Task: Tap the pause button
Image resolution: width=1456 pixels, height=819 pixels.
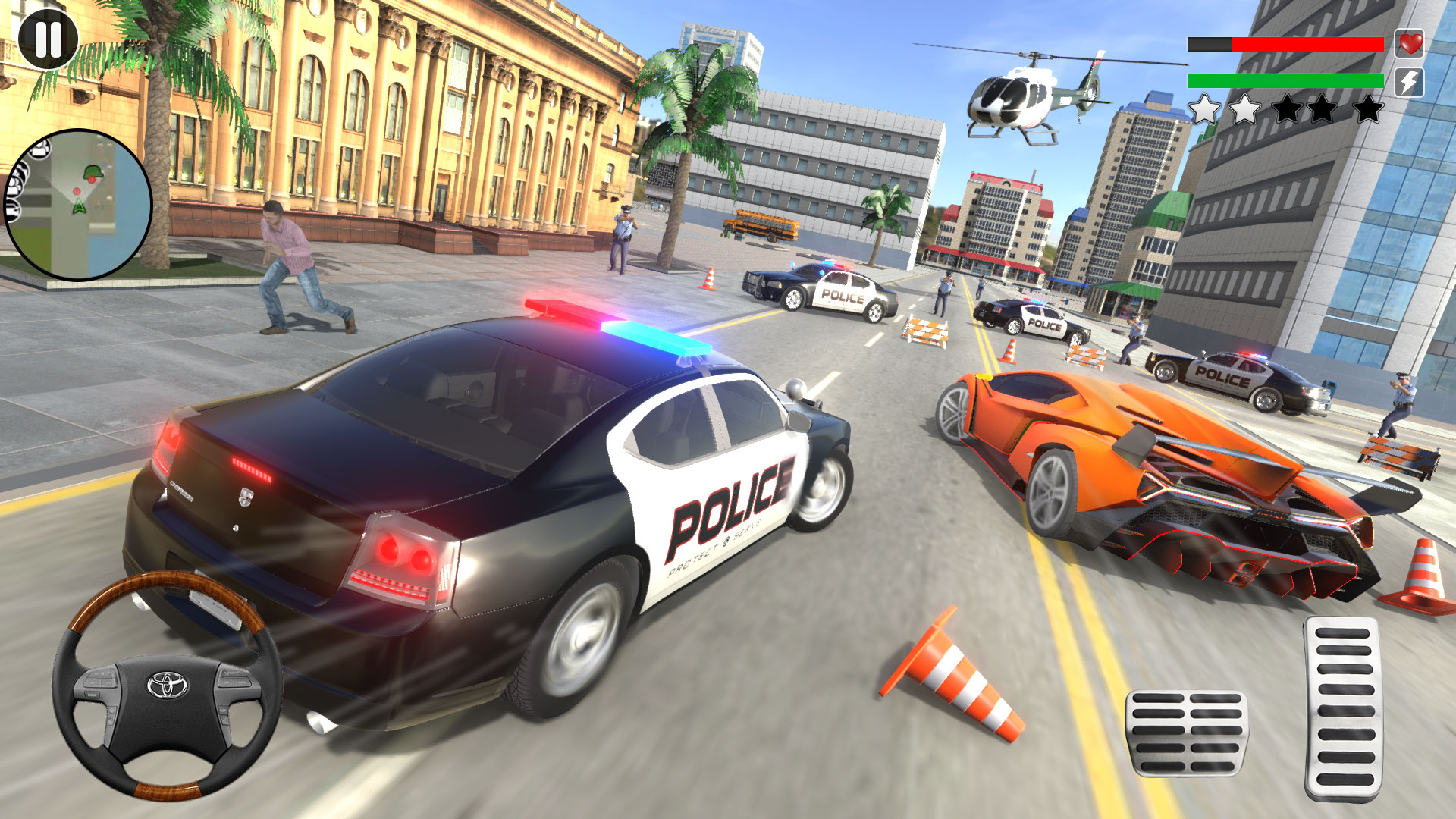Action: (47, 39)
